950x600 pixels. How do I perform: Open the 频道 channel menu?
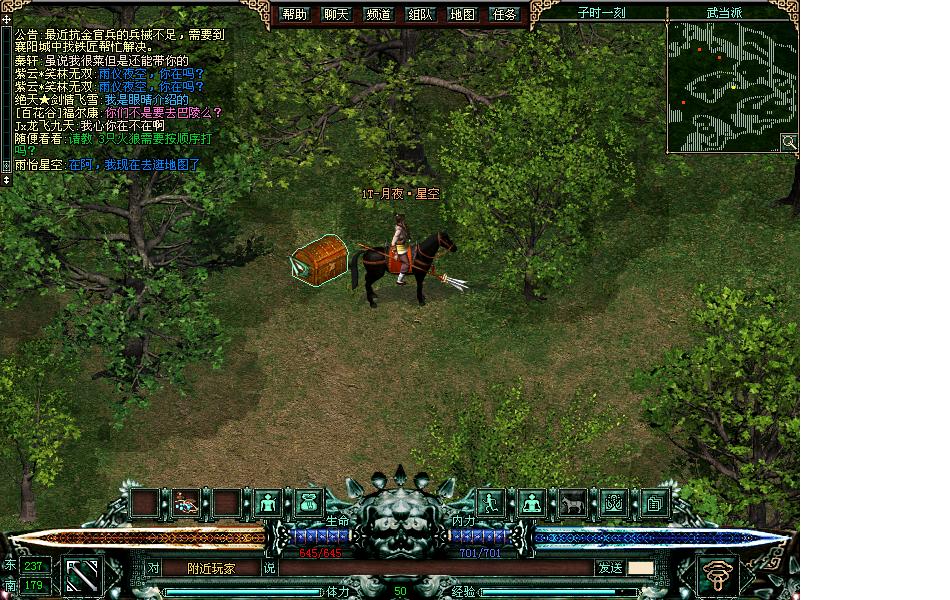(x=379, y=14)
